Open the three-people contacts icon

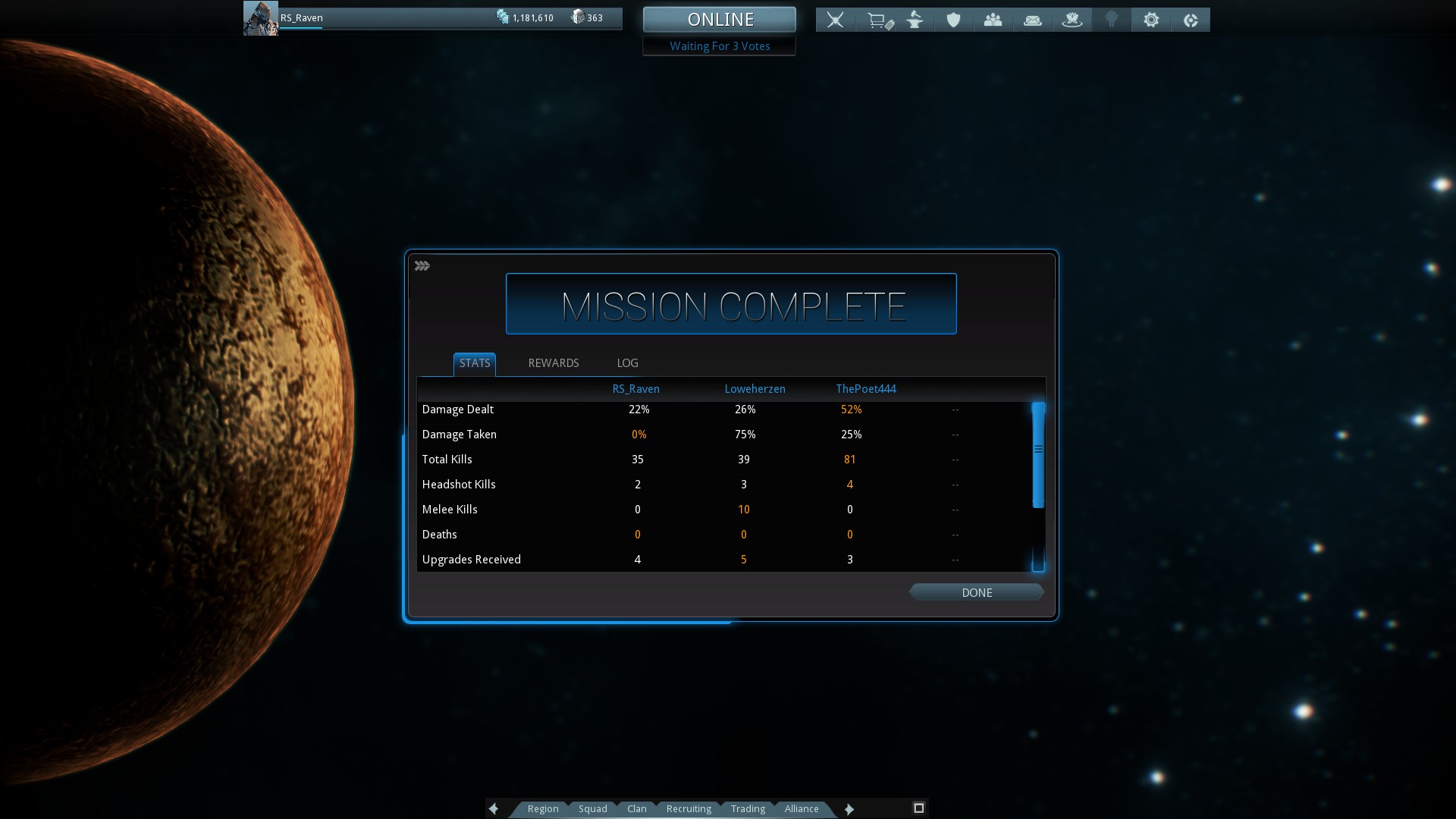[993, 20]
